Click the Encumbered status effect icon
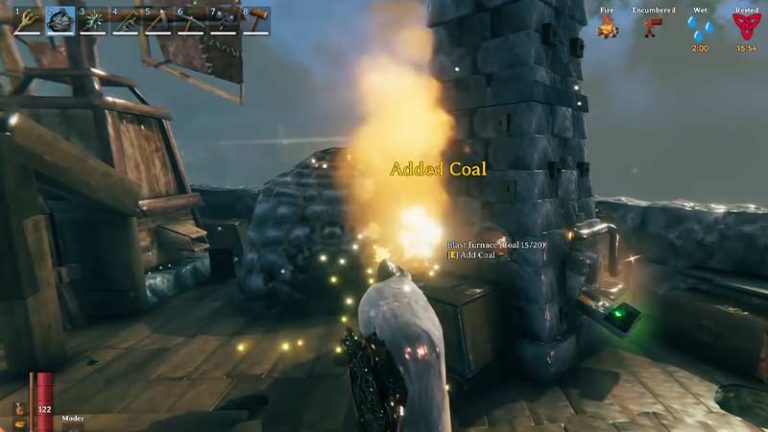The image size is (768, 432). [653, 27]
